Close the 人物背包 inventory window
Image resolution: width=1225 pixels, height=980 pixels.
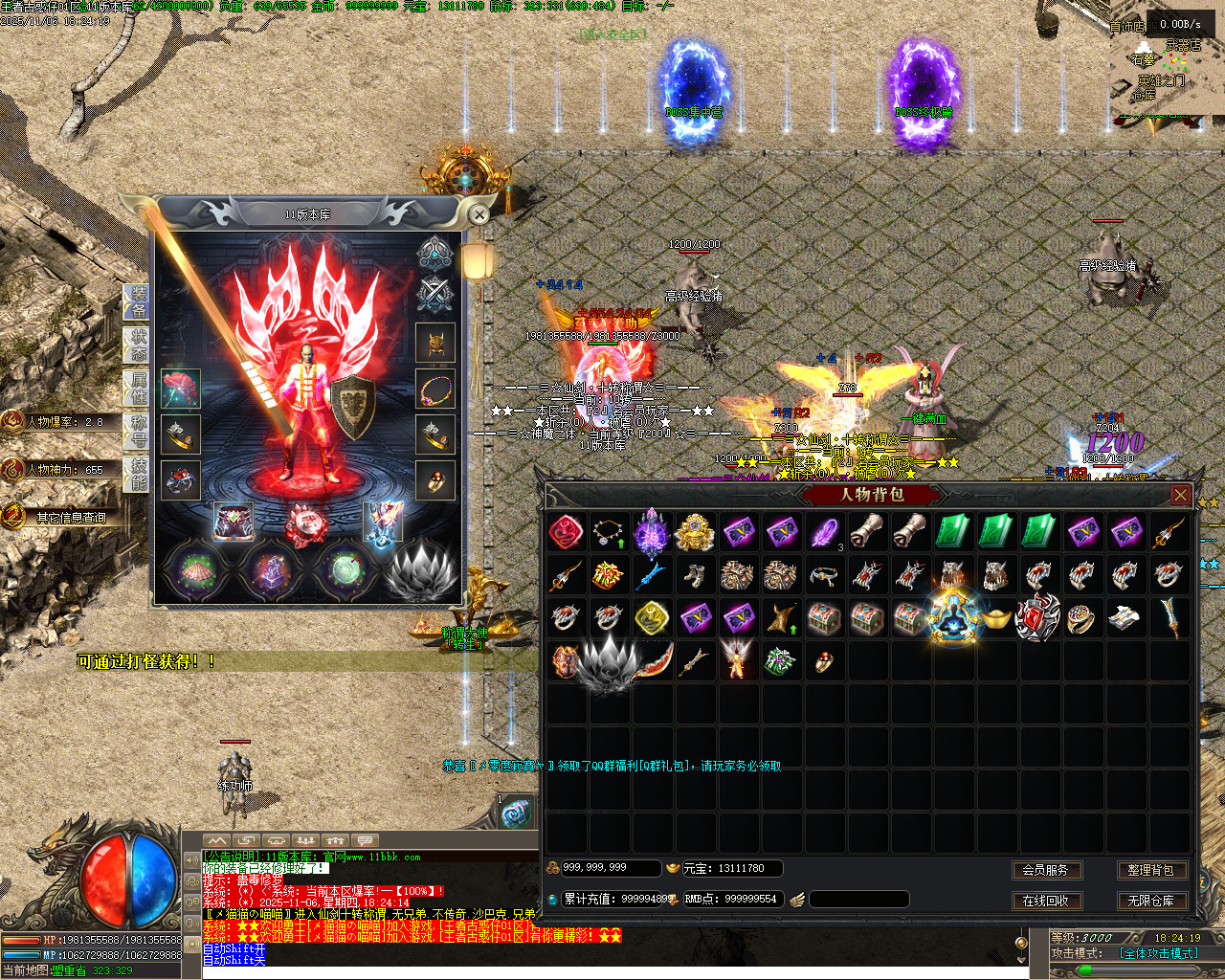(1181, 495)
